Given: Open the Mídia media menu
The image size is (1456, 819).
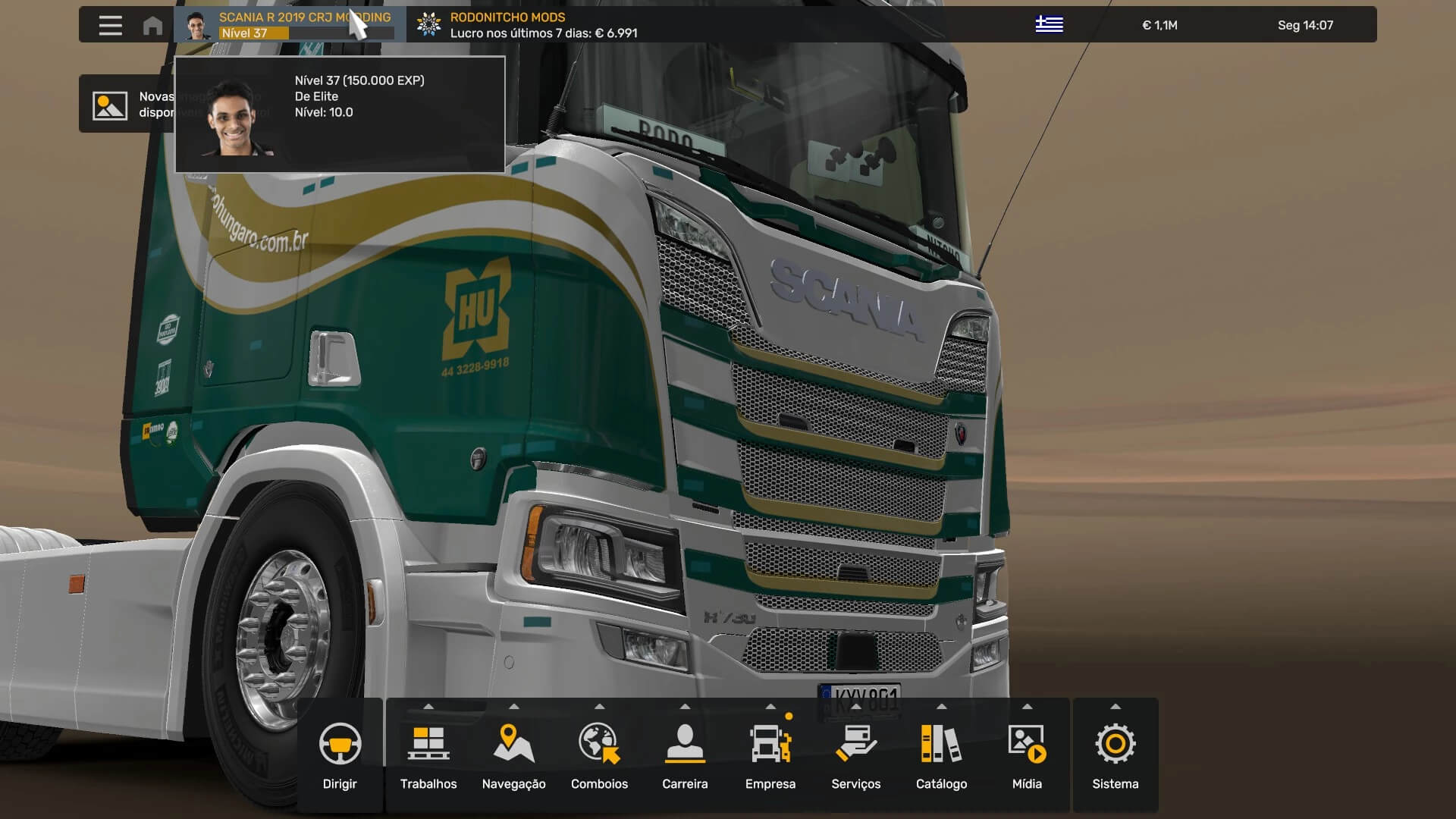Looking at the screenshot, I should tap(1027, 756).
